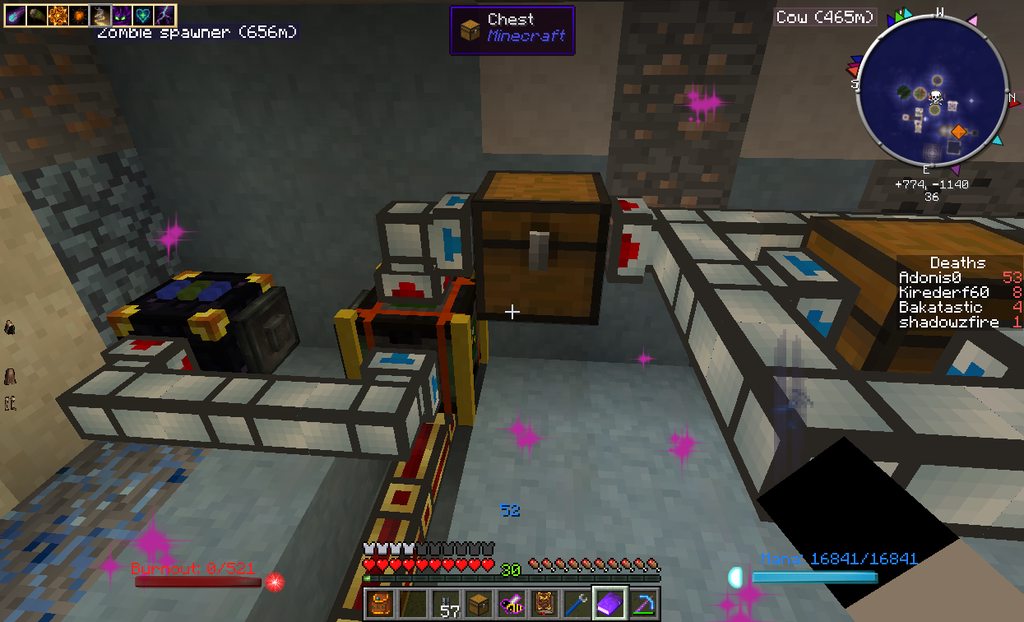Select the bee item slot

pyautogui.click(x=512, y=603)
